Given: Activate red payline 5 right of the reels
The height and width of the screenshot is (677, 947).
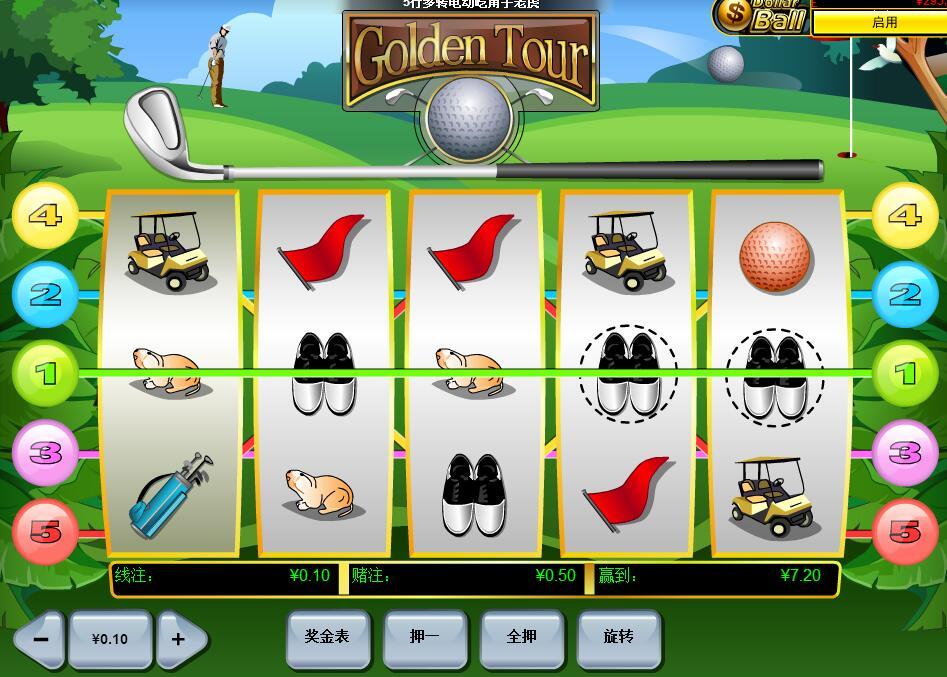Looking at the screenshot, I should coord(904,531).
